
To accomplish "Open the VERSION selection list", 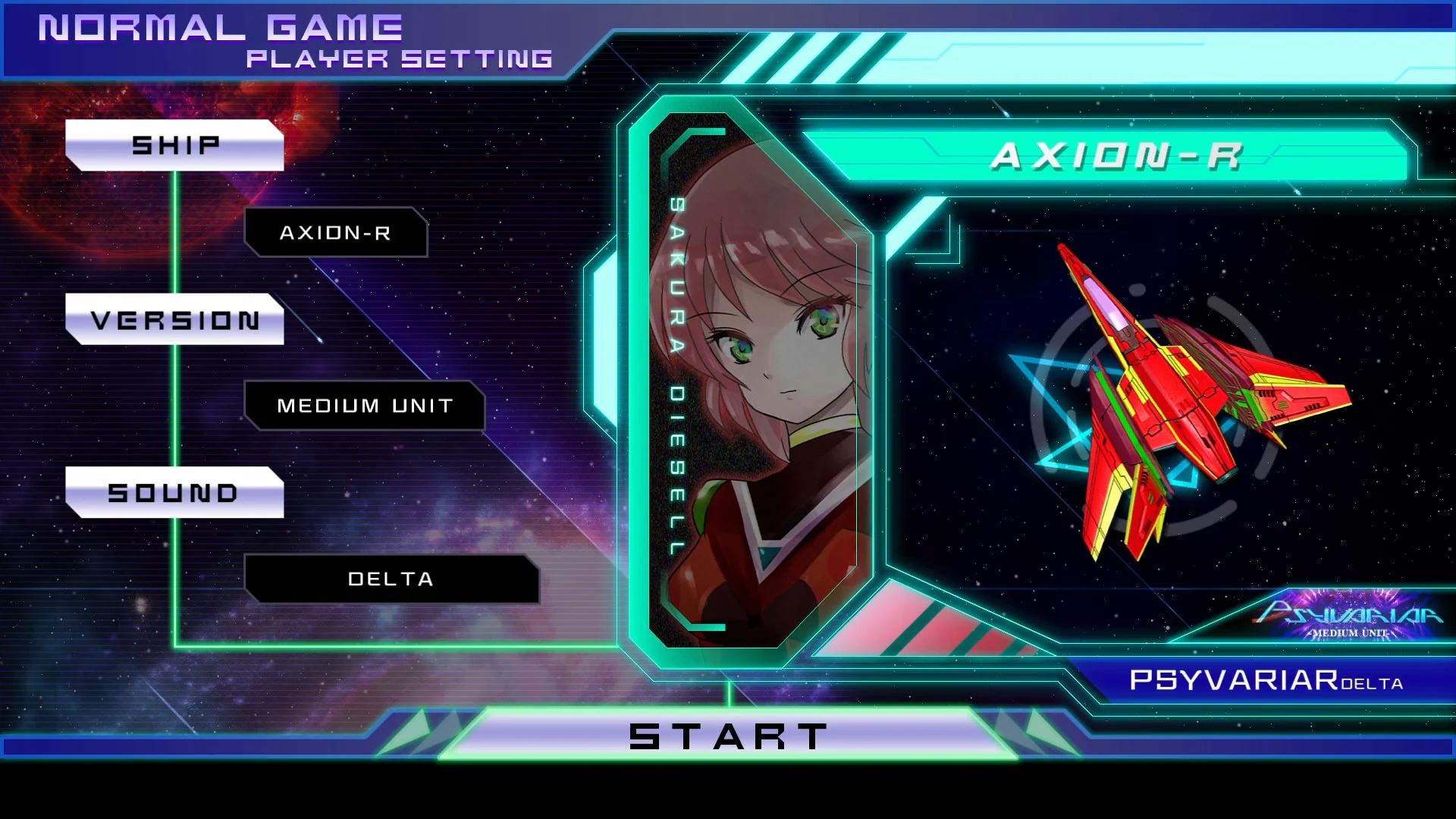I will point(175,319).
